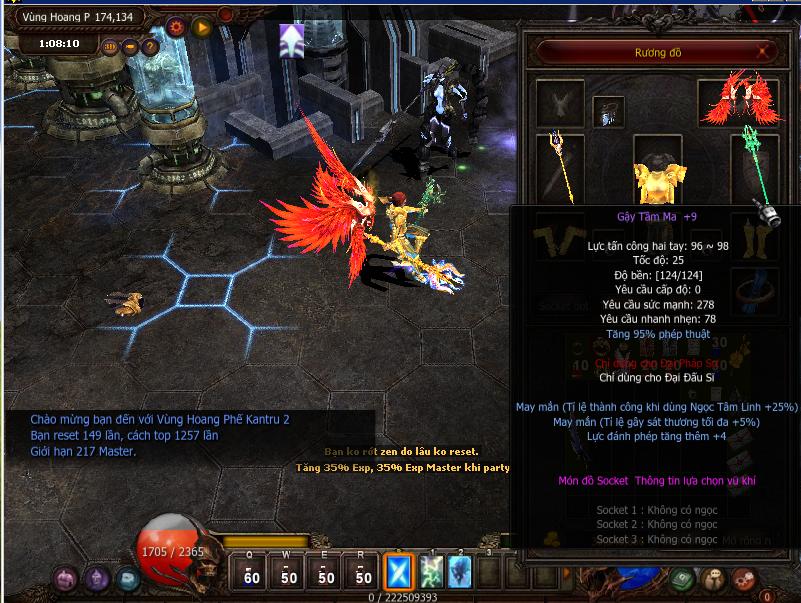The image size is (801, 603).
Task: Use the Q potion hotkey slot
Action: tap(251, 572)
